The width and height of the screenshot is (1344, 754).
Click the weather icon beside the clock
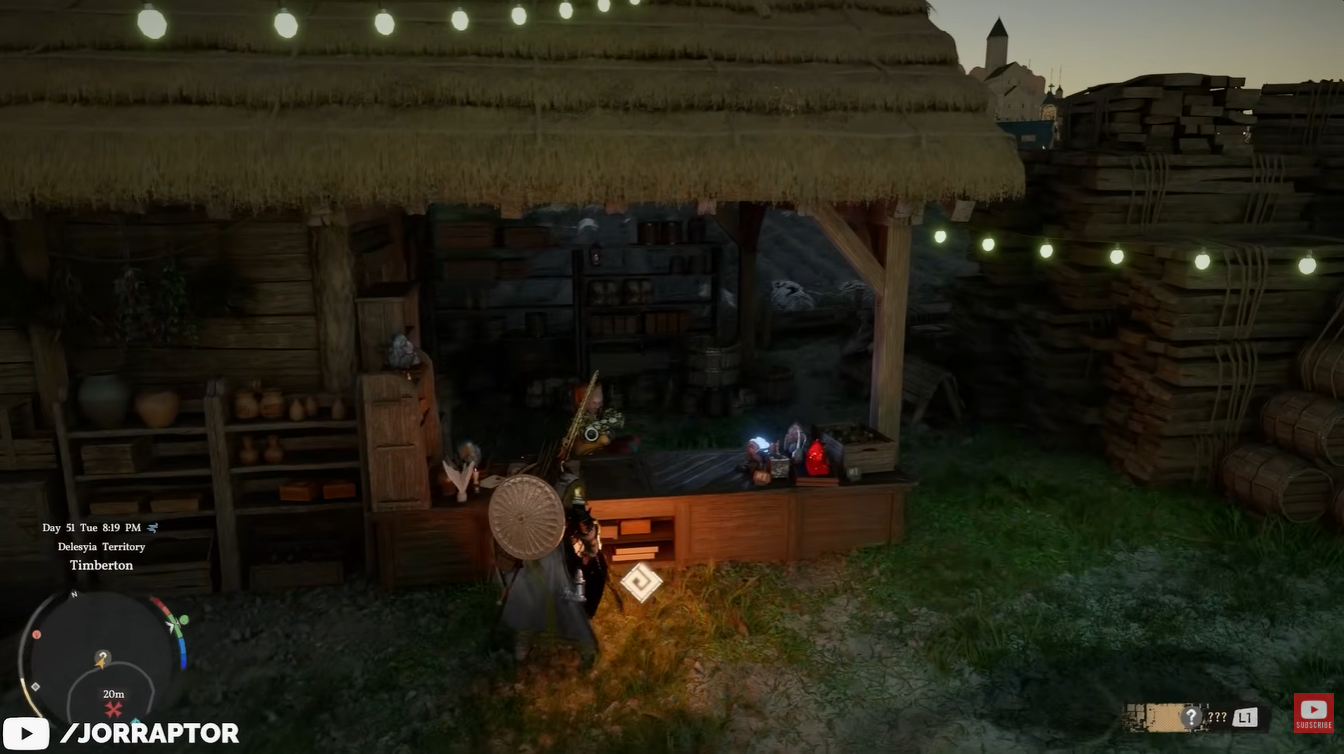tap(153, 529)
